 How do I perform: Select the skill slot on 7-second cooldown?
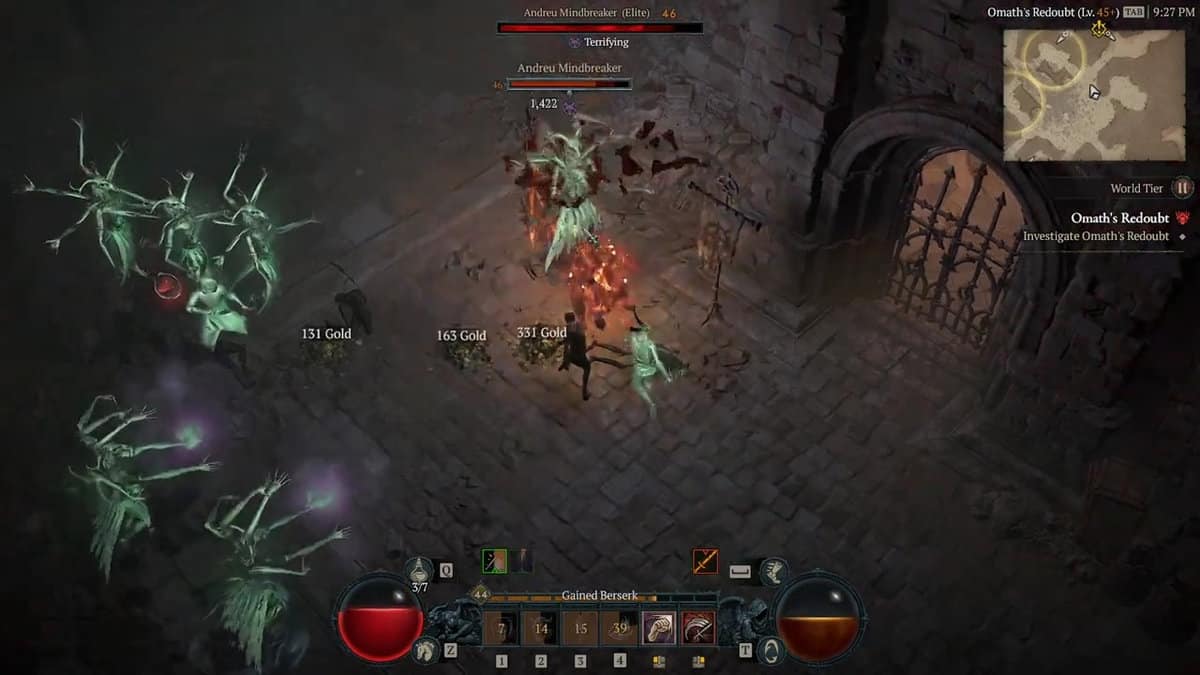(x=502, y=629)
